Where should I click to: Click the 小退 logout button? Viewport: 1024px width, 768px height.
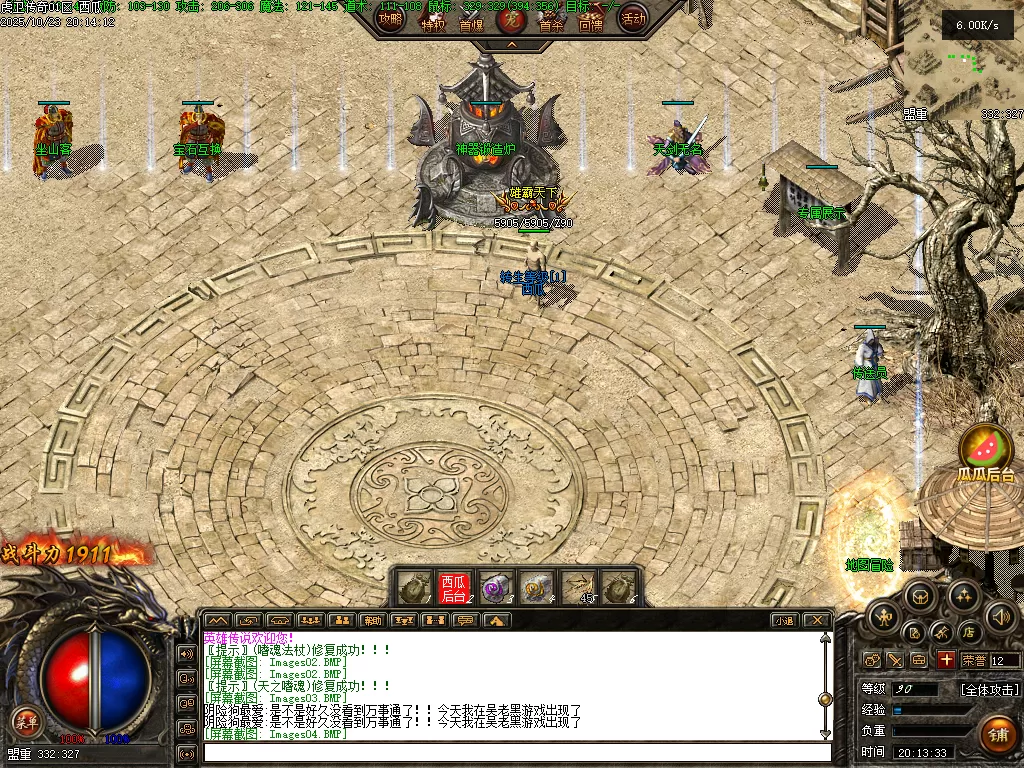(784, 621)
